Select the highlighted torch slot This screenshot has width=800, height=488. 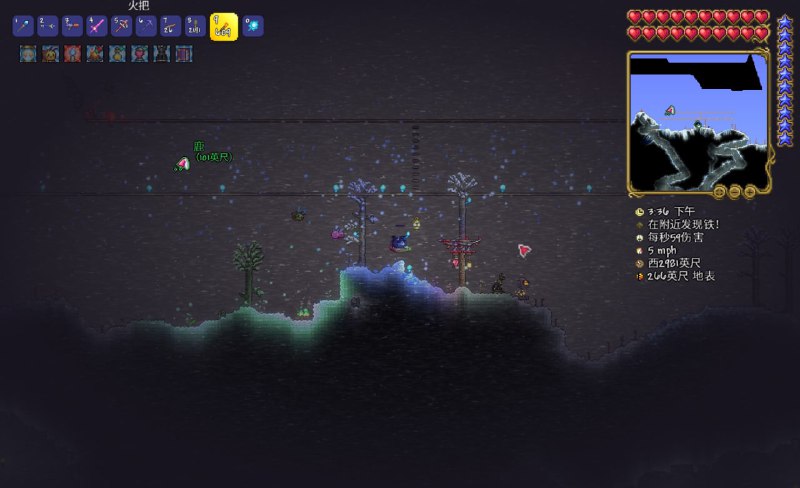click(x=224, y=26)
